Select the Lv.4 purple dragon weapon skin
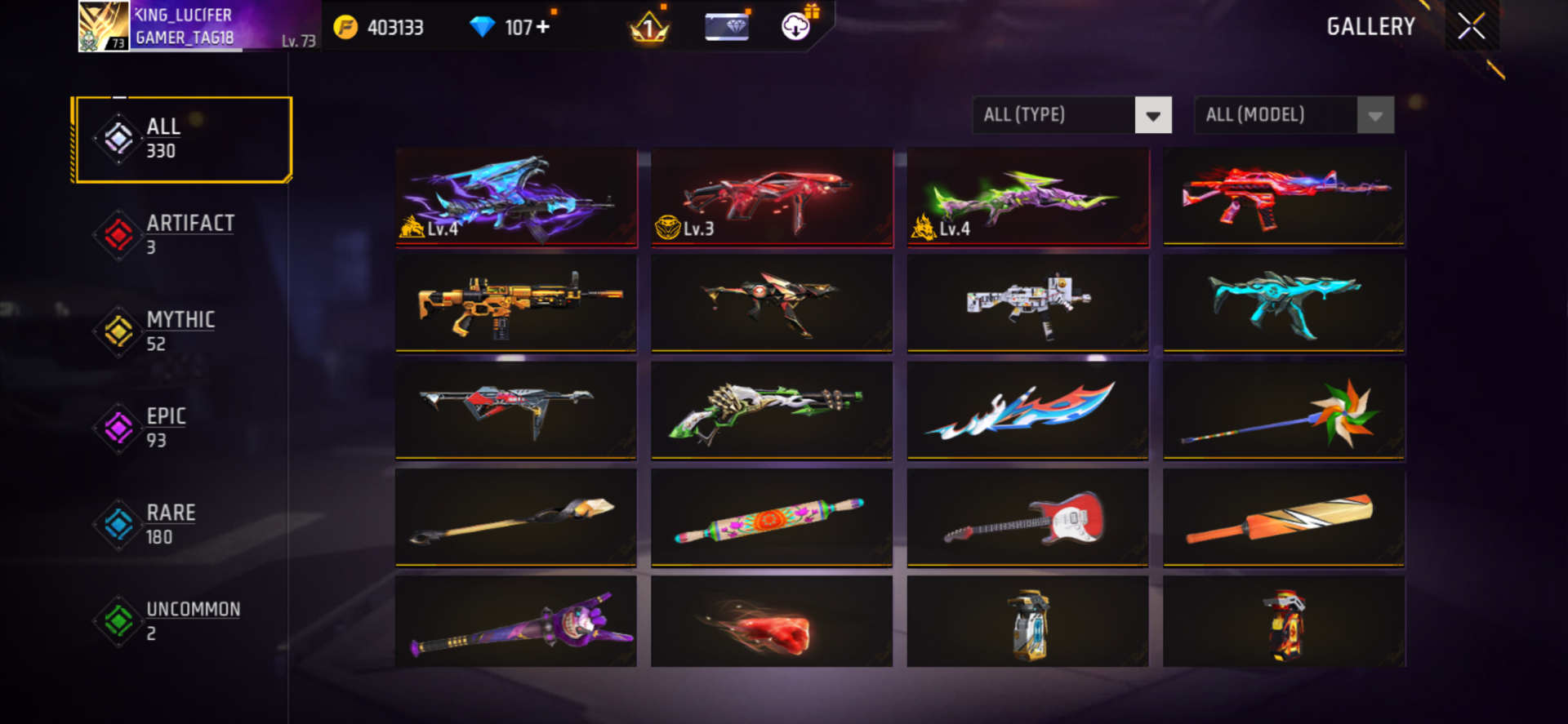The width and height of the screenshot is (1568, 724). [515, 196]
